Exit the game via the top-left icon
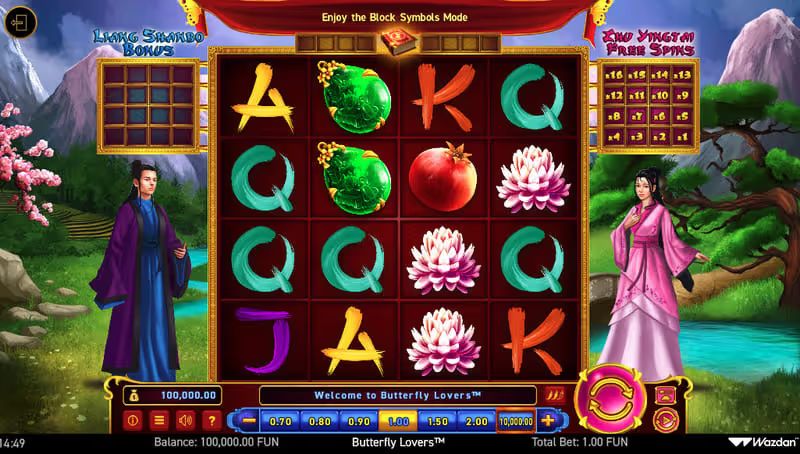This screenshot has height=454, width=800. click(x=19, y=22)
